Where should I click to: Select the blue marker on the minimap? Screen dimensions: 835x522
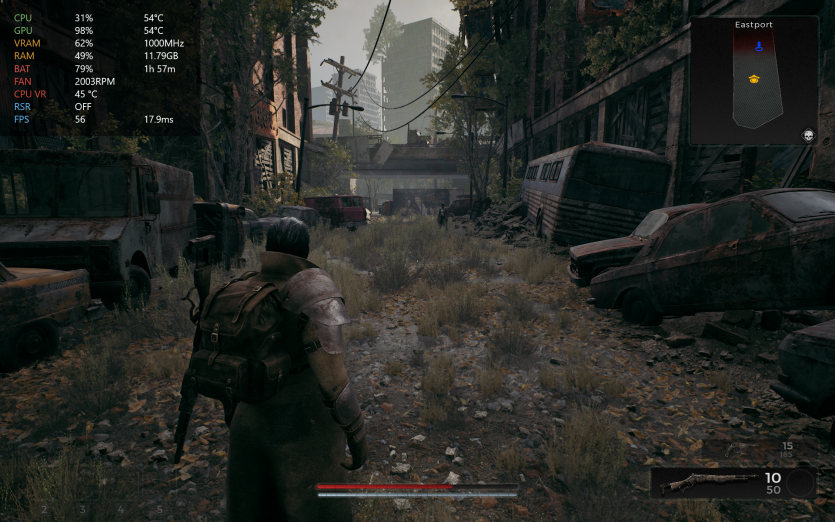tap(758, 46)
